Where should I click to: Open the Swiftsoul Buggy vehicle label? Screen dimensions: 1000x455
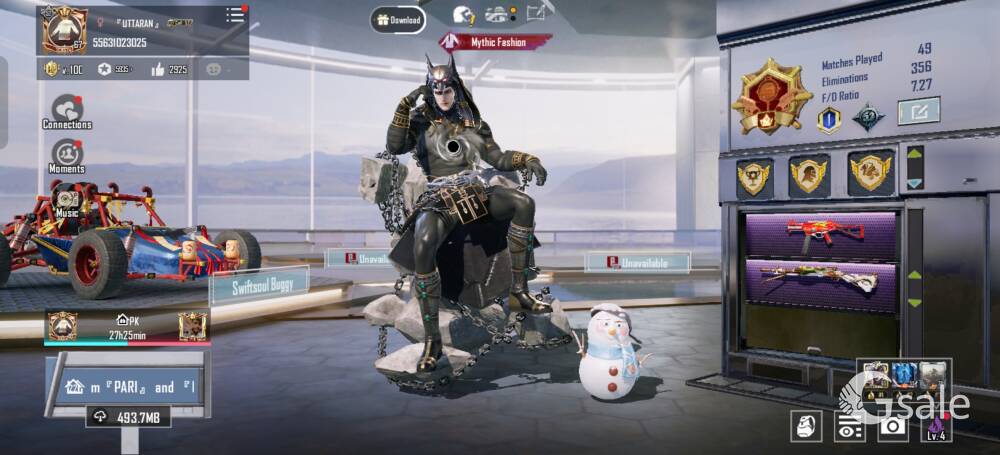tap(258, 285)
